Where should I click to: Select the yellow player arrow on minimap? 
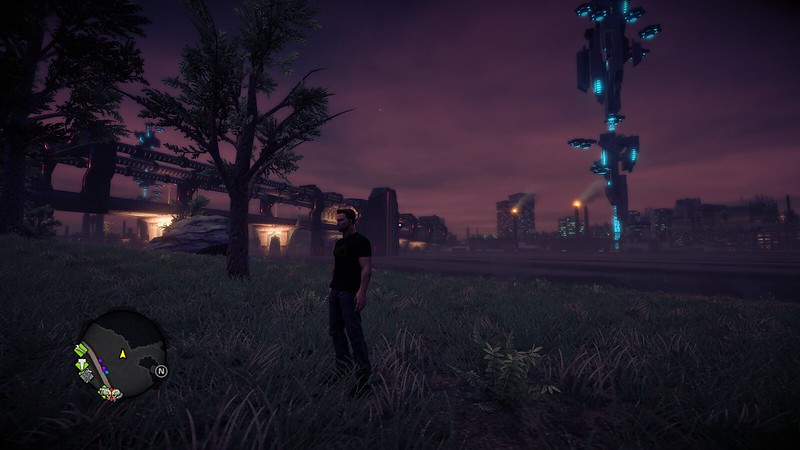(123, 354)
